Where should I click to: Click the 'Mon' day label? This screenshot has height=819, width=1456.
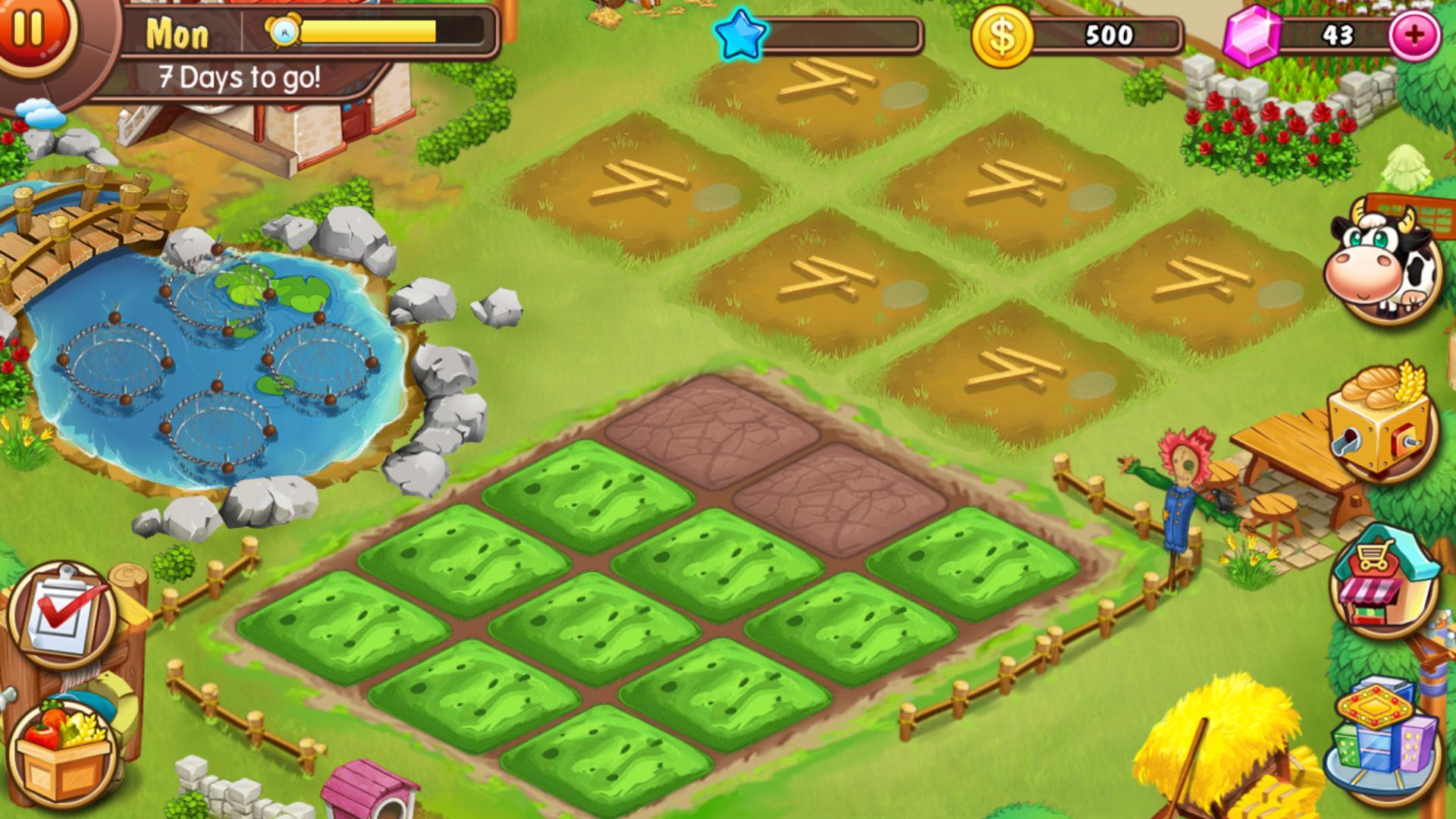click(x=177, y=33)
